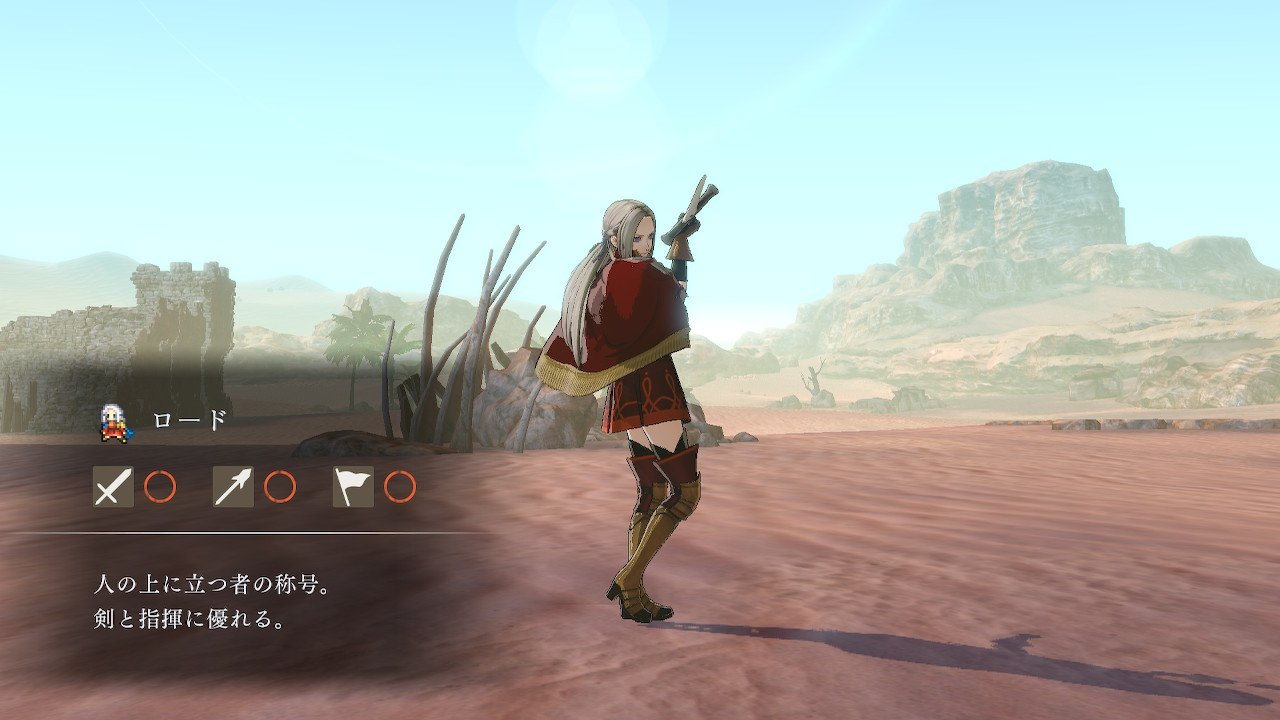Screen dimensions: 1280x720
Task: Click the sword skill icon
Action: tap(113, 487)
